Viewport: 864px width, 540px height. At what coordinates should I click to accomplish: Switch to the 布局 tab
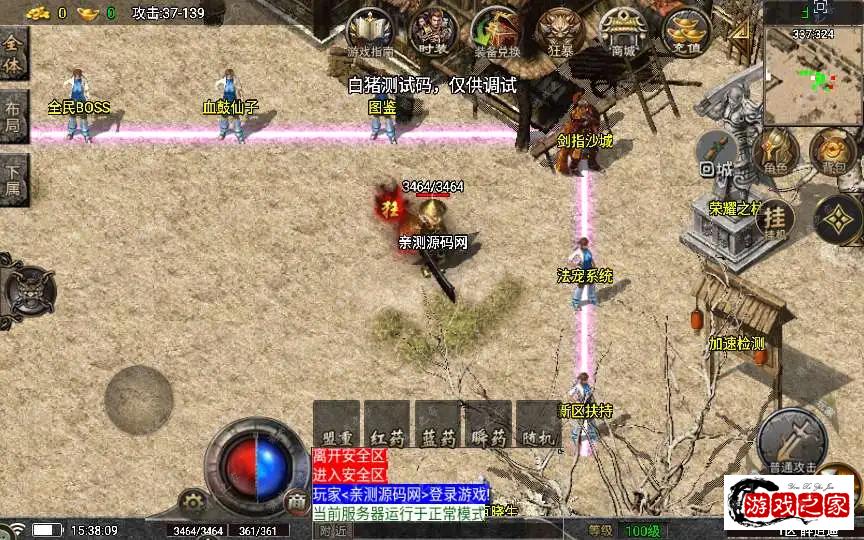click(13, 115)
